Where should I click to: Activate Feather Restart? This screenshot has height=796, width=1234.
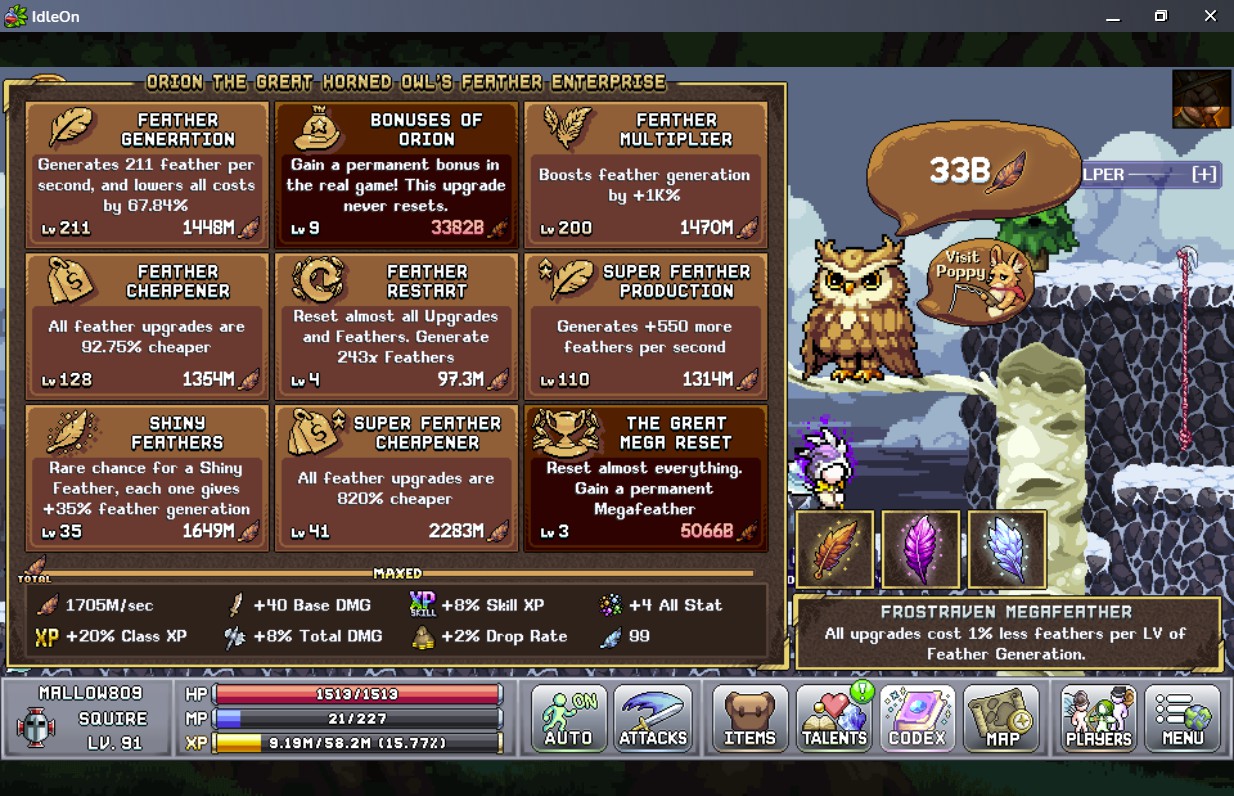pos(396,327)
